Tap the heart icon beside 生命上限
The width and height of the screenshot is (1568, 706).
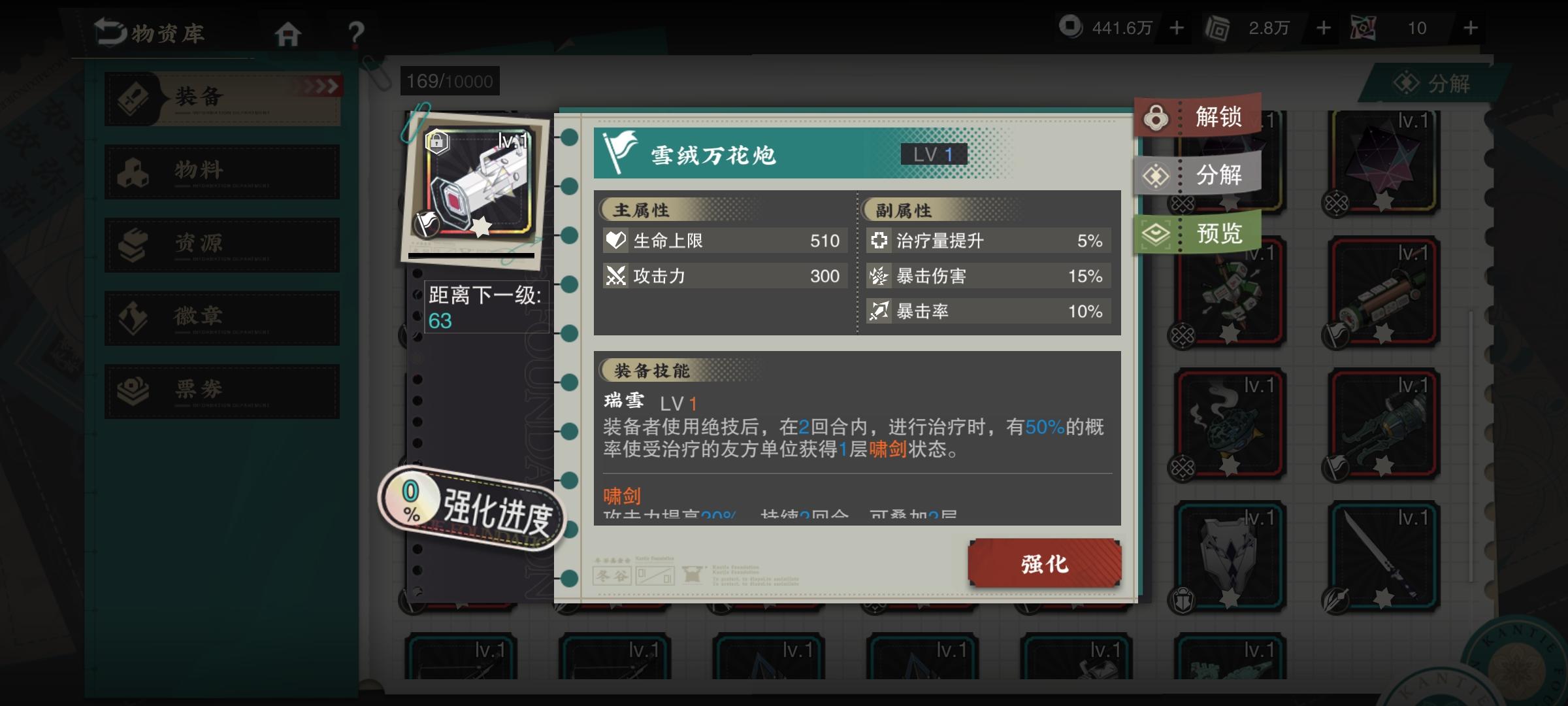tap(615, 241)
